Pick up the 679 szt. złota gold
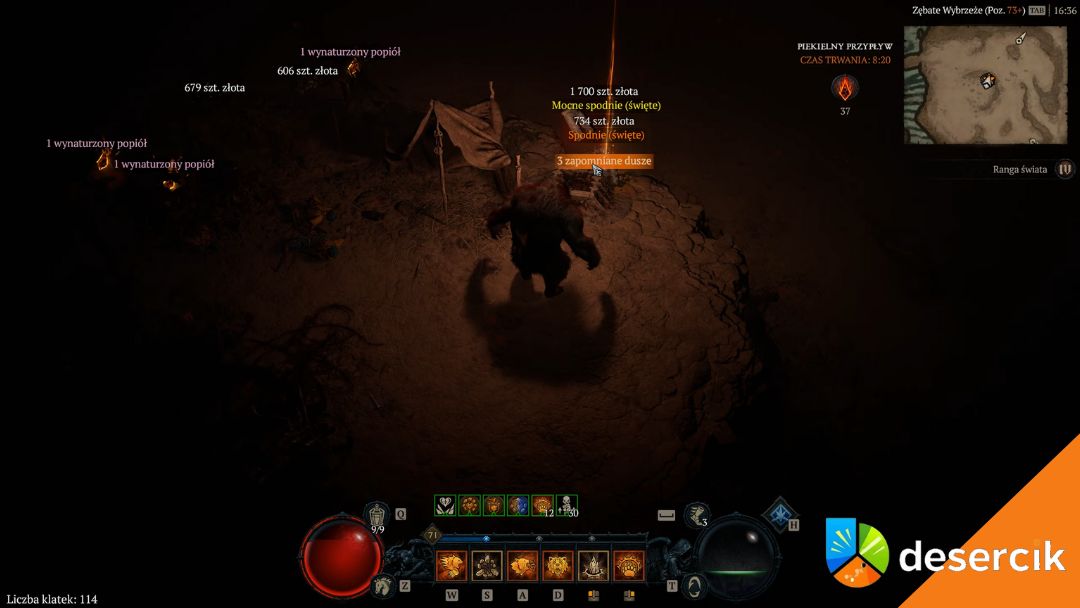The width and height of the screenshot is (1080, 608). [215, 88]
